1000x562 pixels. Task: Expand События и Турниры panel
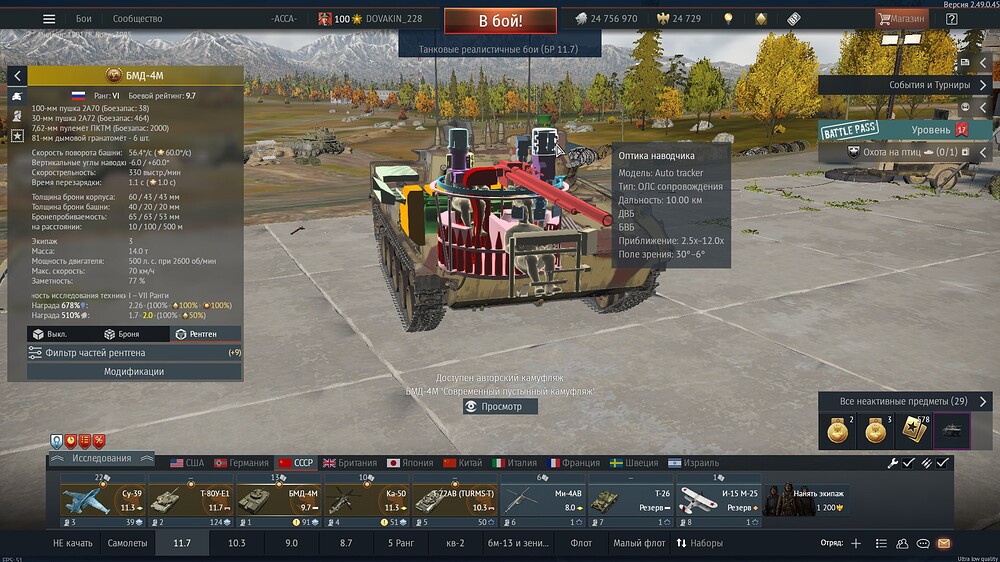click(x=905, y=85)
